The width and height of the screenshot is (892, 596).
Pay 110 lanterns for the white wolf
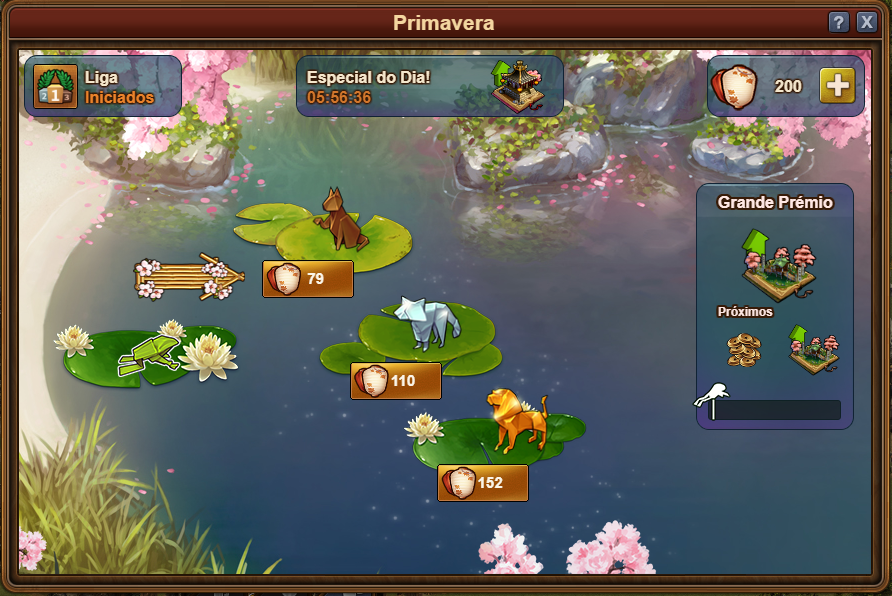(396, 381)
